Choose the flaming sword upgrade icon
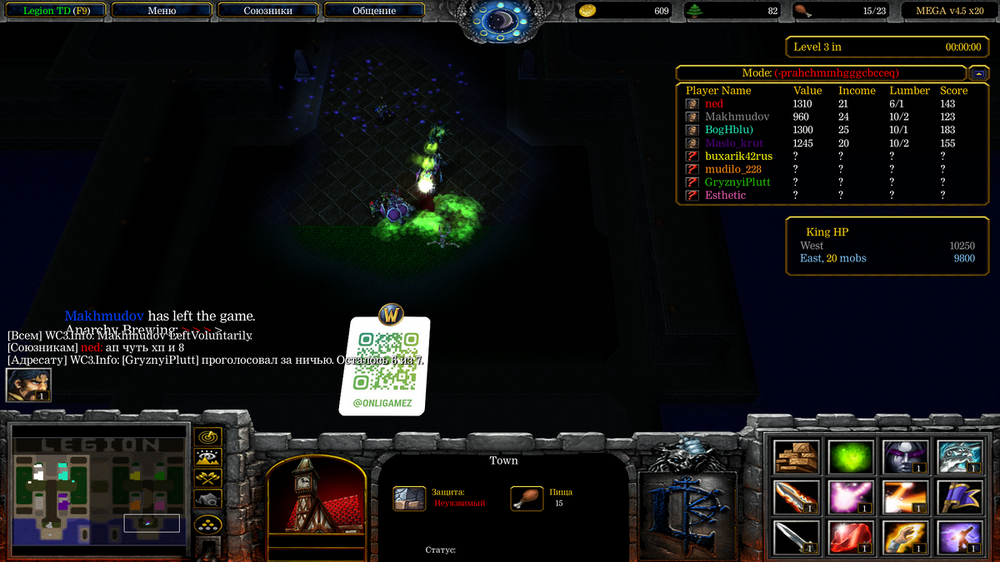 [797, 497]
